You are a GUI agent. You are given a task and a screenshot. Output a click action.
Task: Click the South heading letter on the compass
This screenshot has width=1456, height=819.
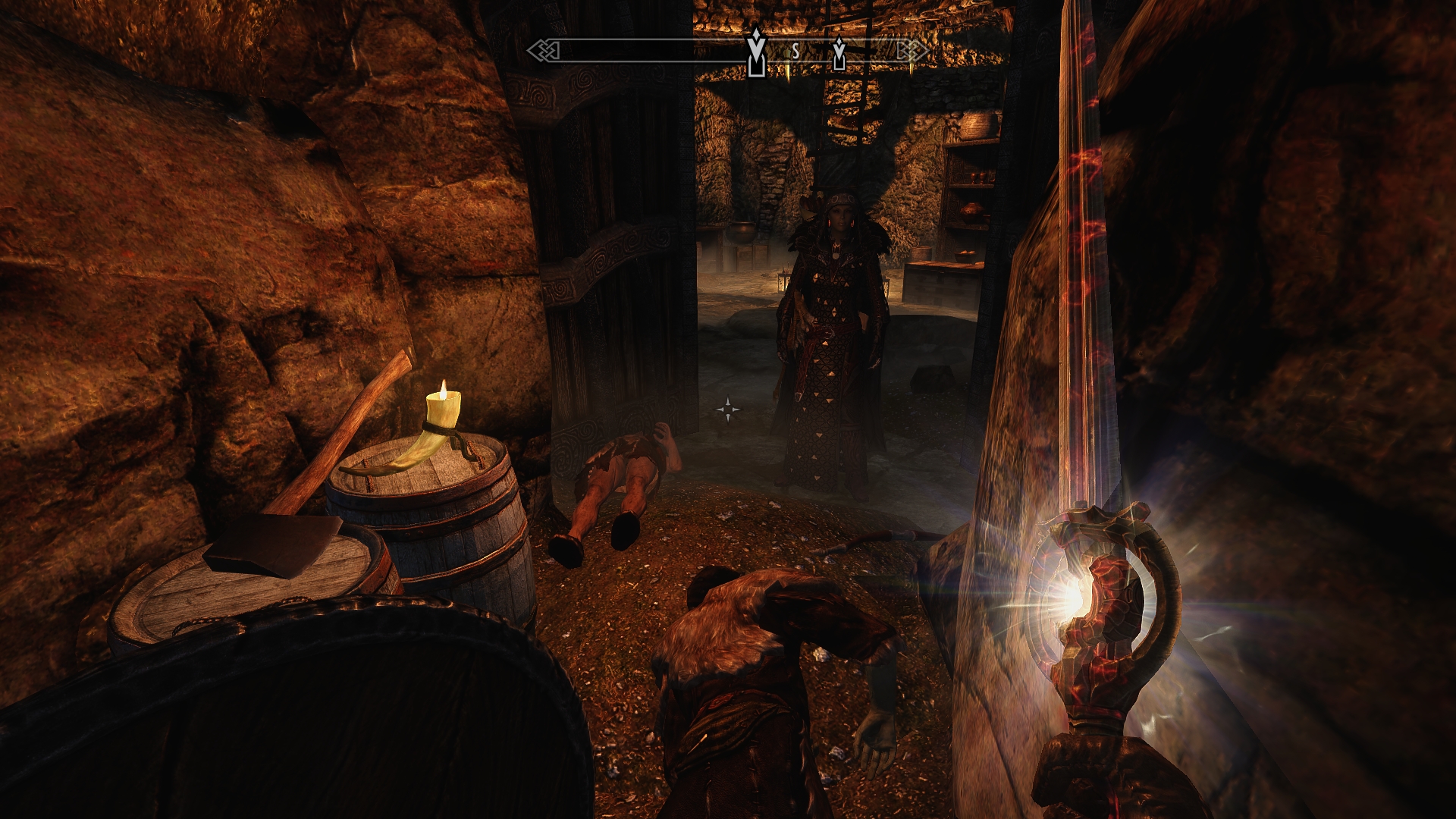(x=795, y=51)
